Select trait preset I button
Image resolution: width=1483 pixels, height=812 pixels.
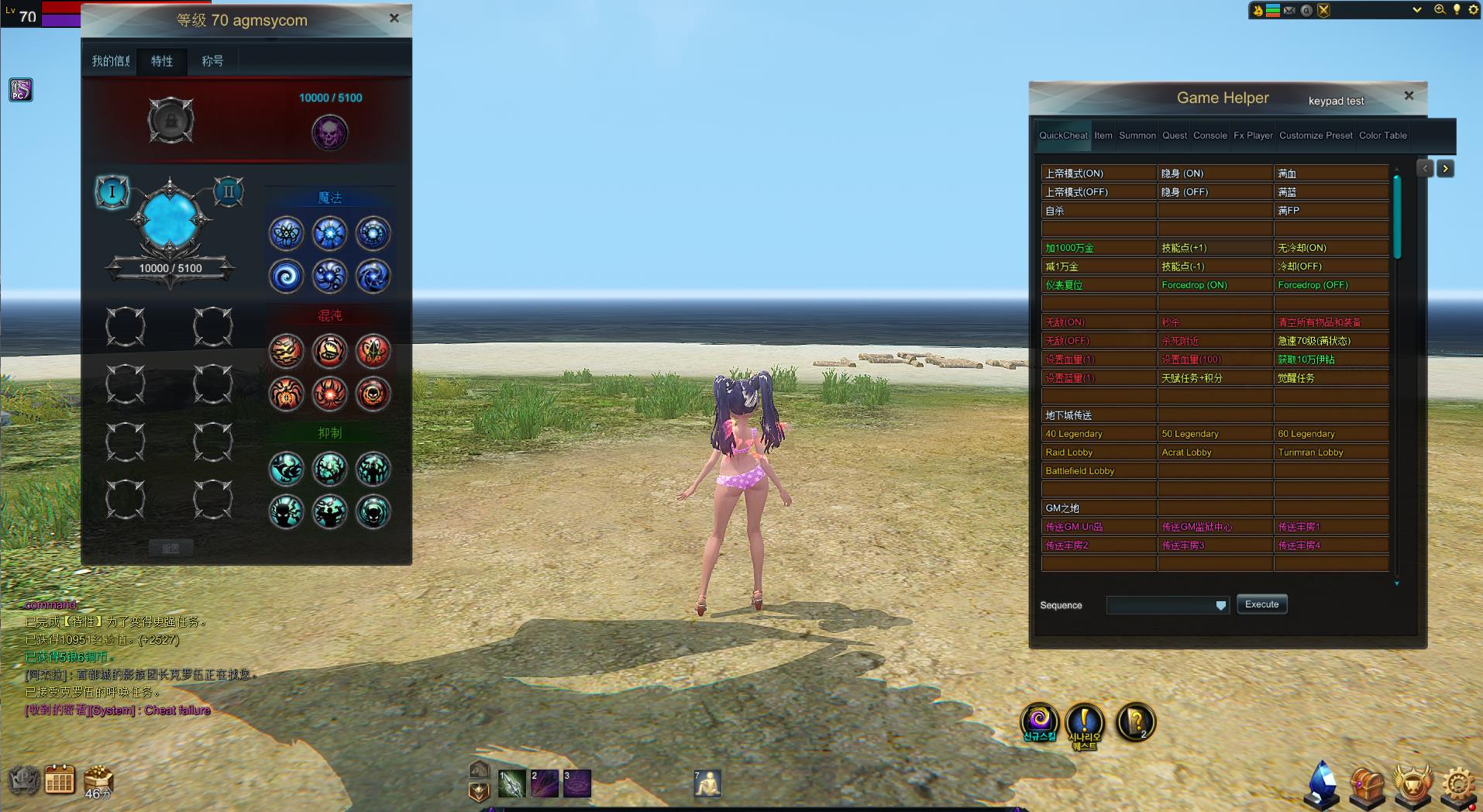(x=112, y=191)
